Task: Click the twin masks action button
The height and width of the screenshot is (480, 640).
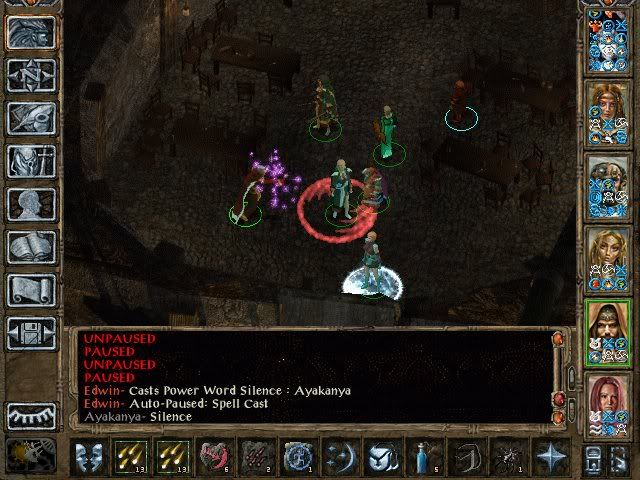Action: [x=90, y=456]
